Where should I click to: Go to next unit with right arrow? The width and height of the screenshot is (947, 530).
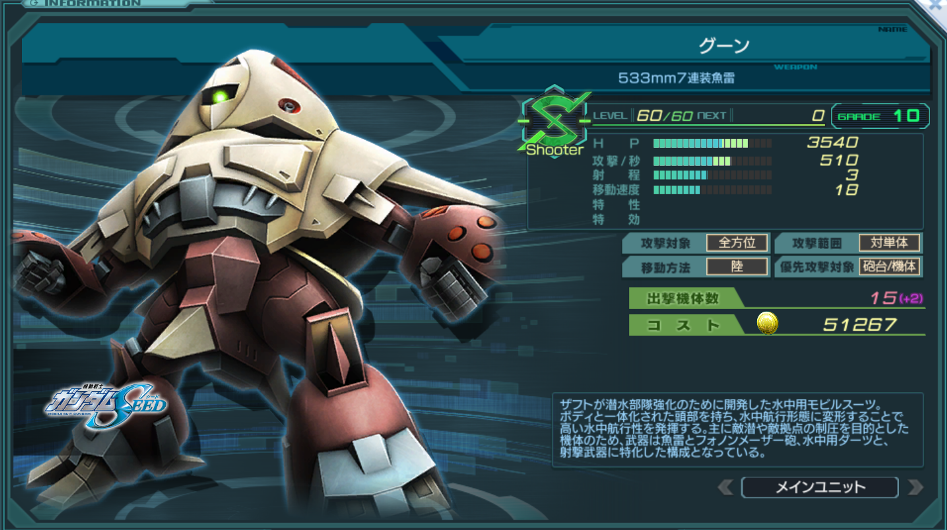pos(913,488)
